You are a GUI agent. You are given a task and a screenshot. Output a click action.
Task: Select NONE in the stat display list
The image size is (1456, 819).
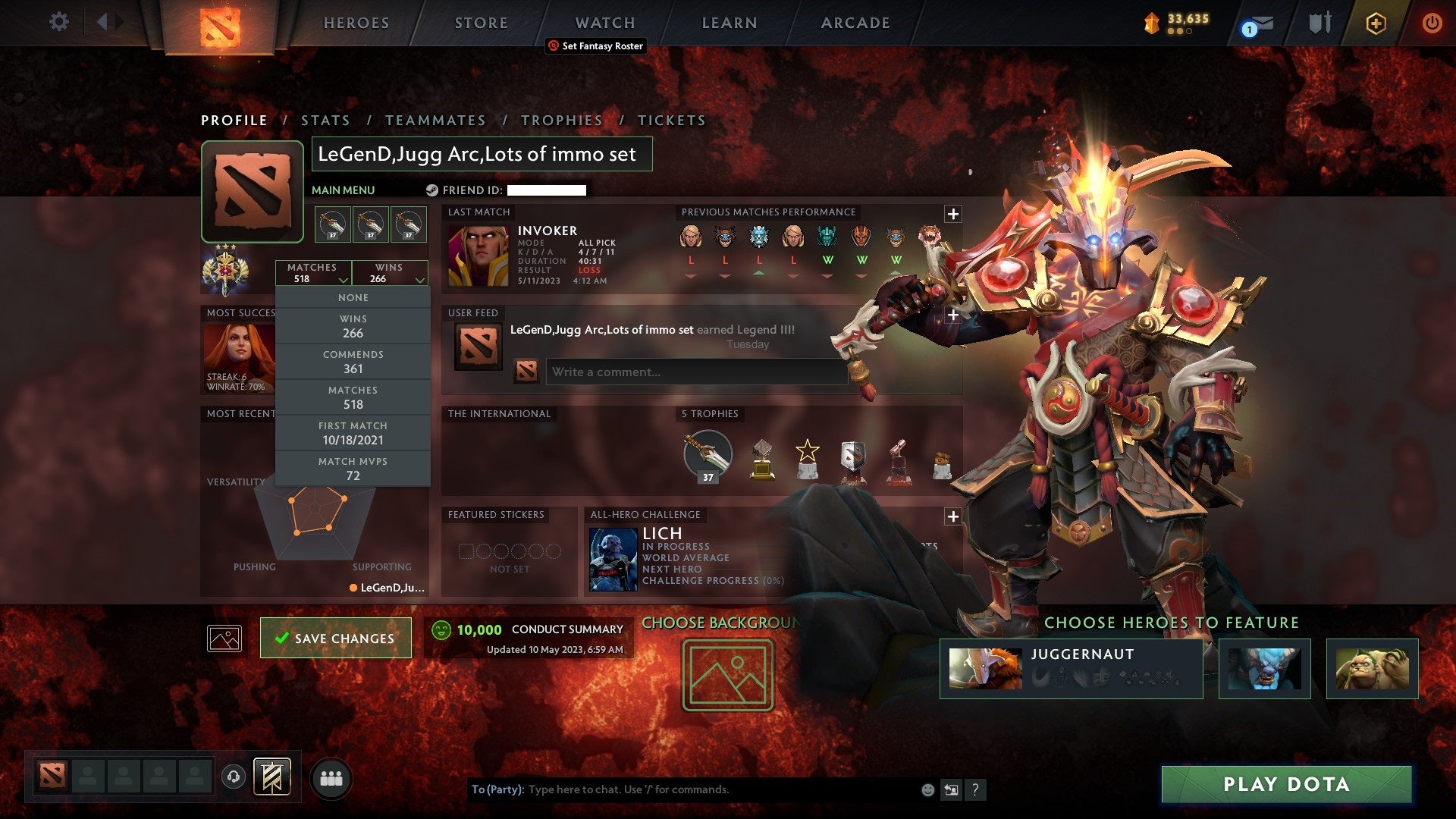[x=353, y=297]
